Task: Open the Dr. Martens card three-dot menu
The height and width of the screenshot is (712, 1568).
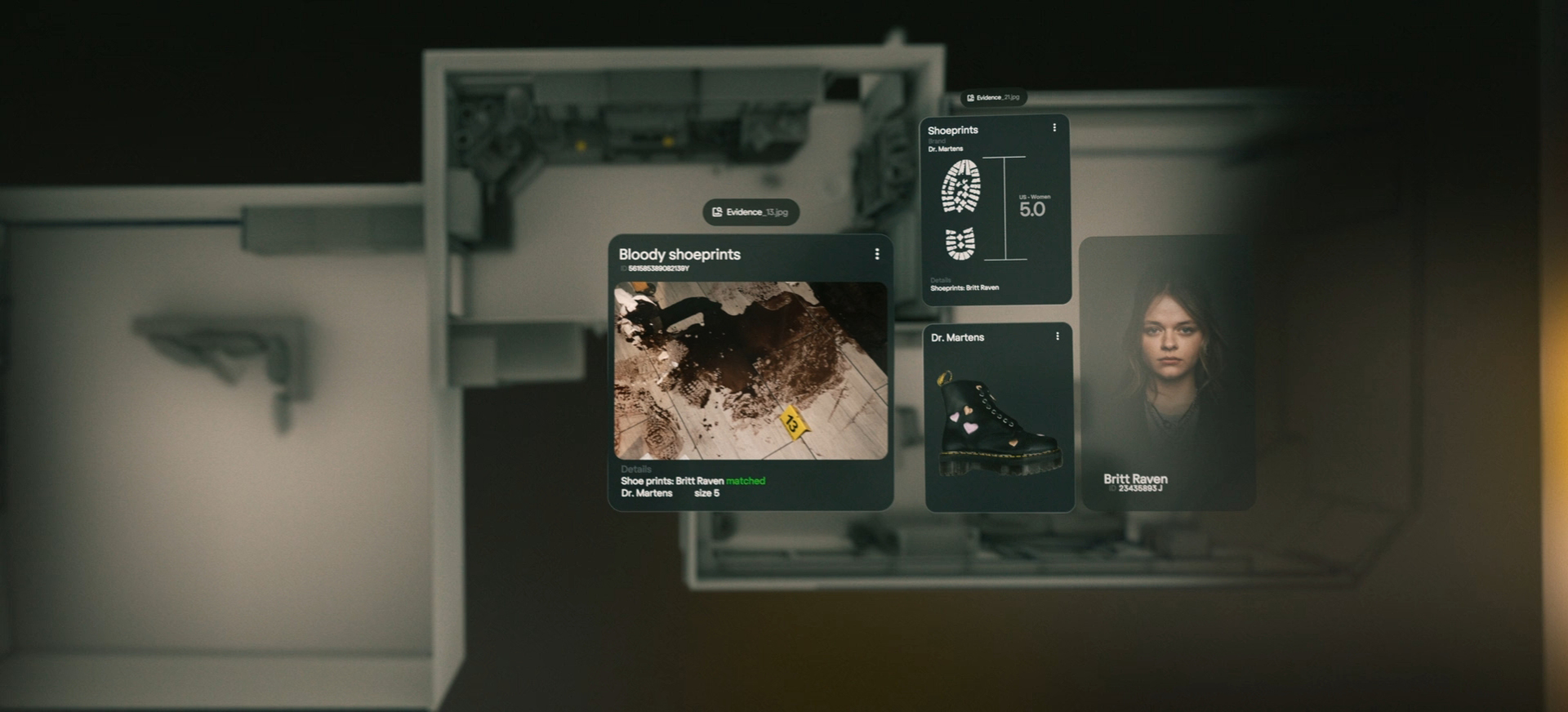Action: point(1058,336)
